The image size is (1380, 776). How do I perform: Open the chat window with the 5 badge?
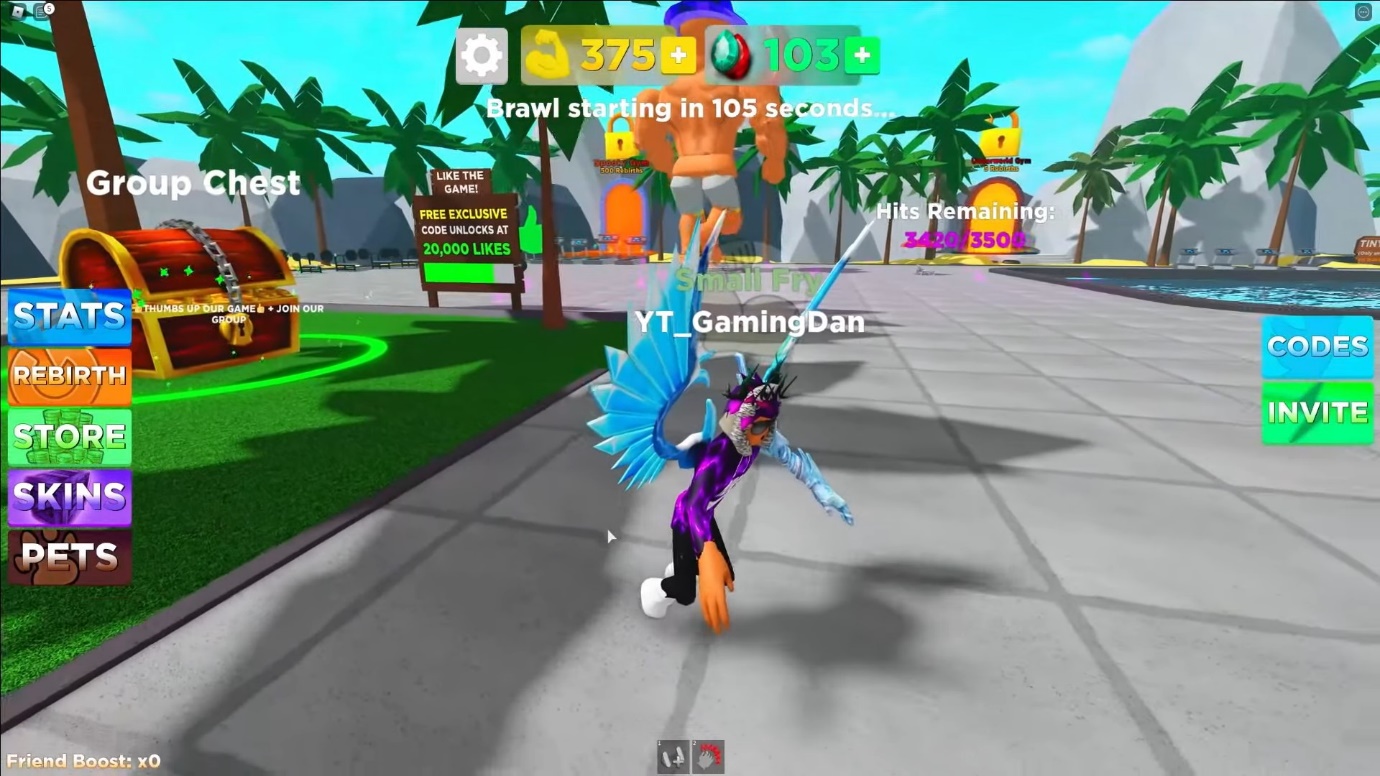tap(40, 10)
